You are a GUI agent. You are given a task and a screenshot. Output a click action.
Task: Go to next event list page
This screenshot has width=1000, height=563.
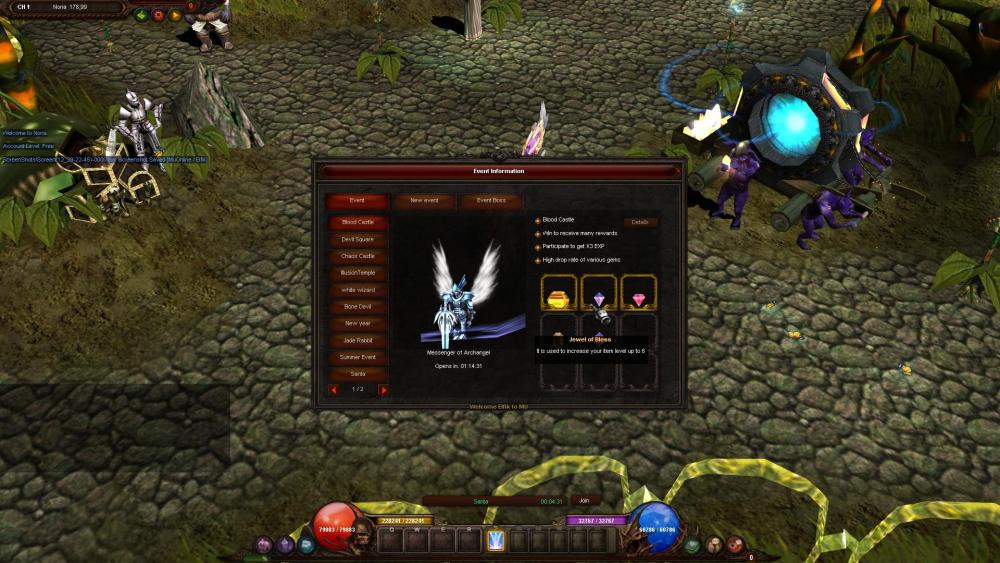coord(383,390)
